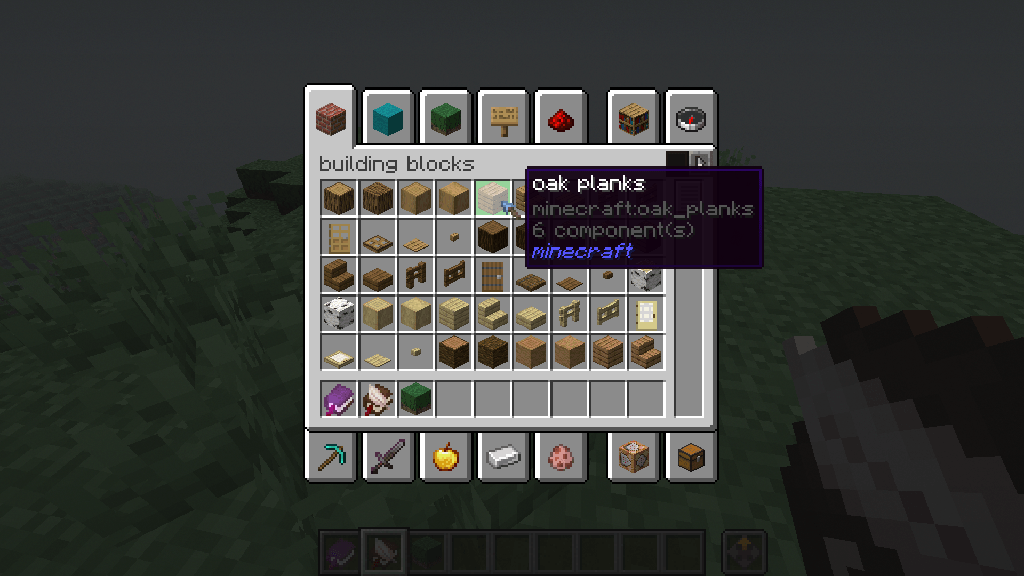This screenshot has width=1024, height=576.
Task: Select the pale birch door item
Action: 645,313
